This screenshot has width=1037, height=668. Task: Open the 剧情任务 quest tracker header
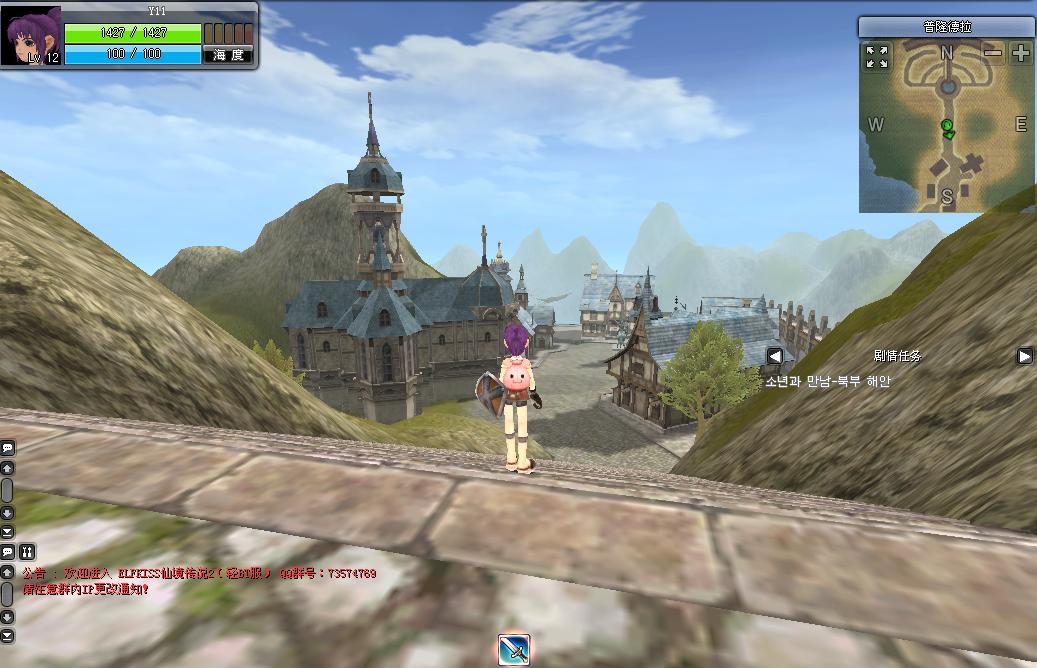897,356
